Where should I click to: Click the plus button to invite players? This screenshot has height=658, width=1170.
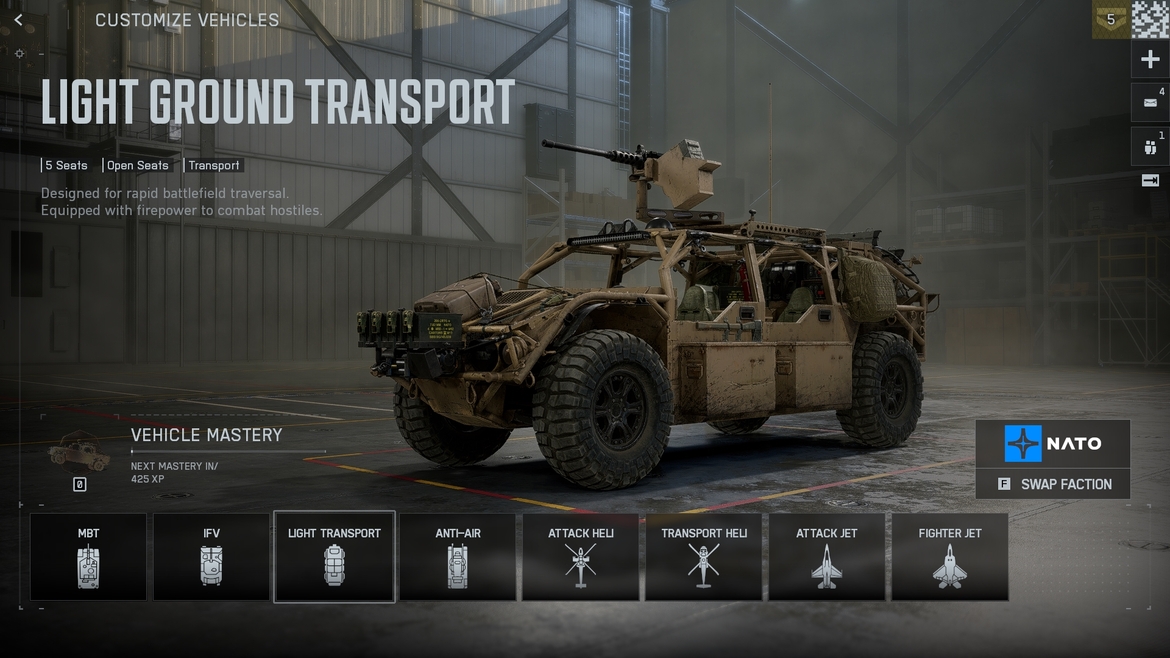1150,60
